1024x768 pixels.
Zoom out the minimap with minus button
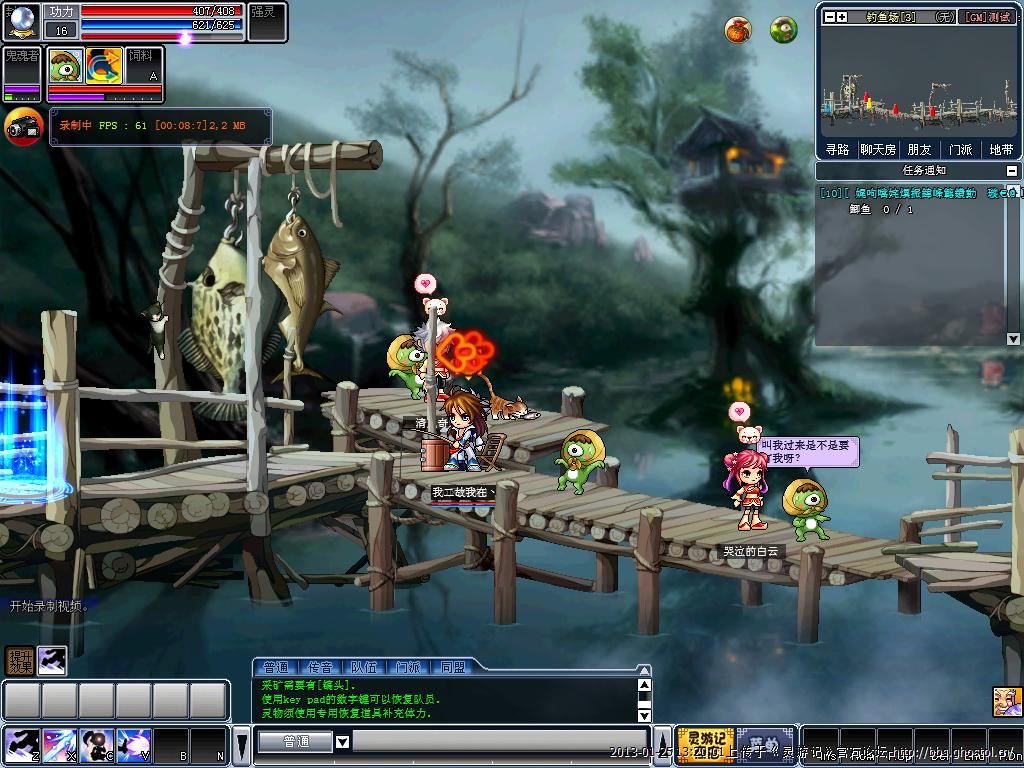(x=828, y=17)
